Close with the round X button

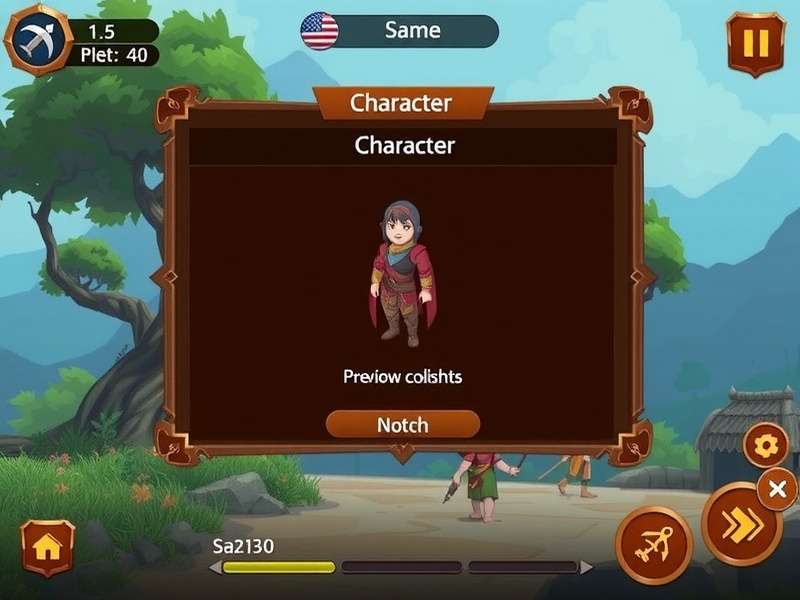pos(777,489)
